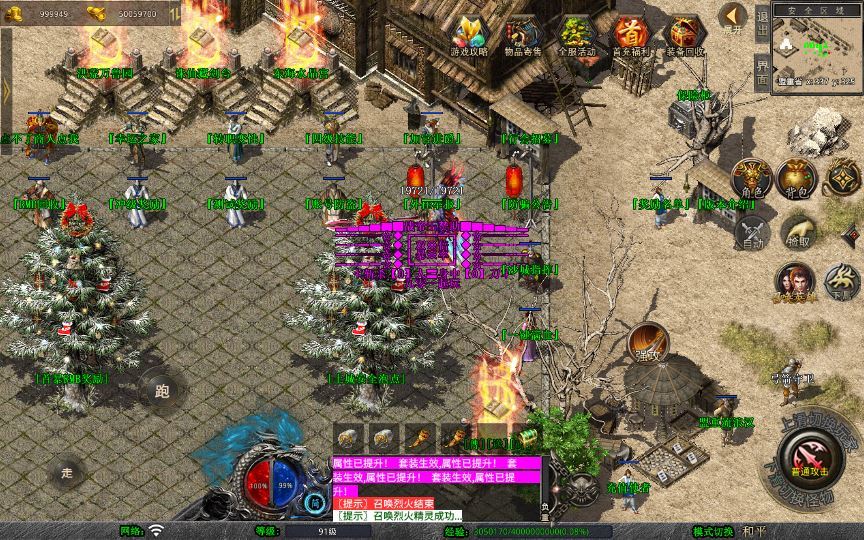
Task: Select the green treasure chest hotbar slot
Action: 527,438
